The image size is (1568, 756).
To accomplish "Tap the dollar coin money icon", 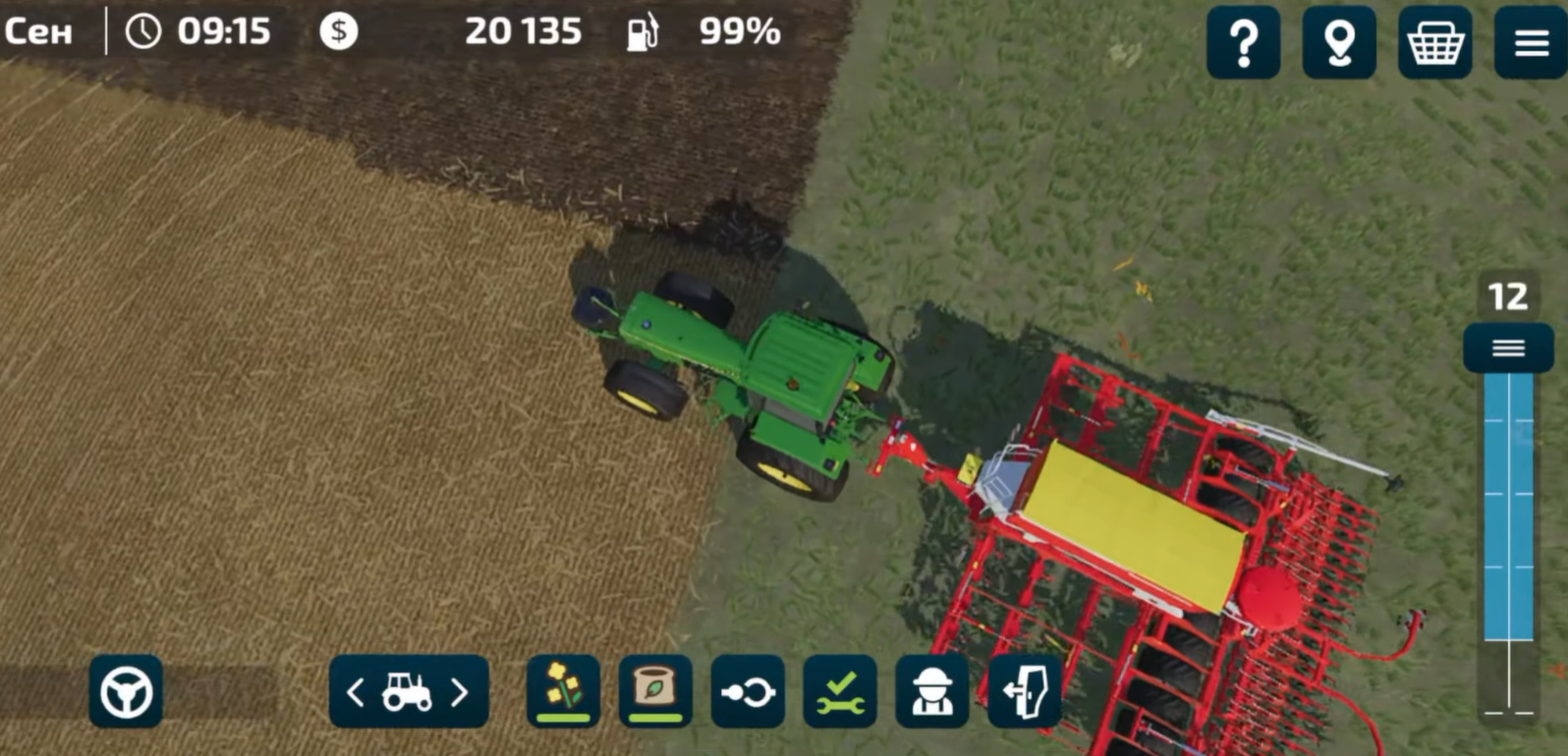I will [x=339, y=31].
